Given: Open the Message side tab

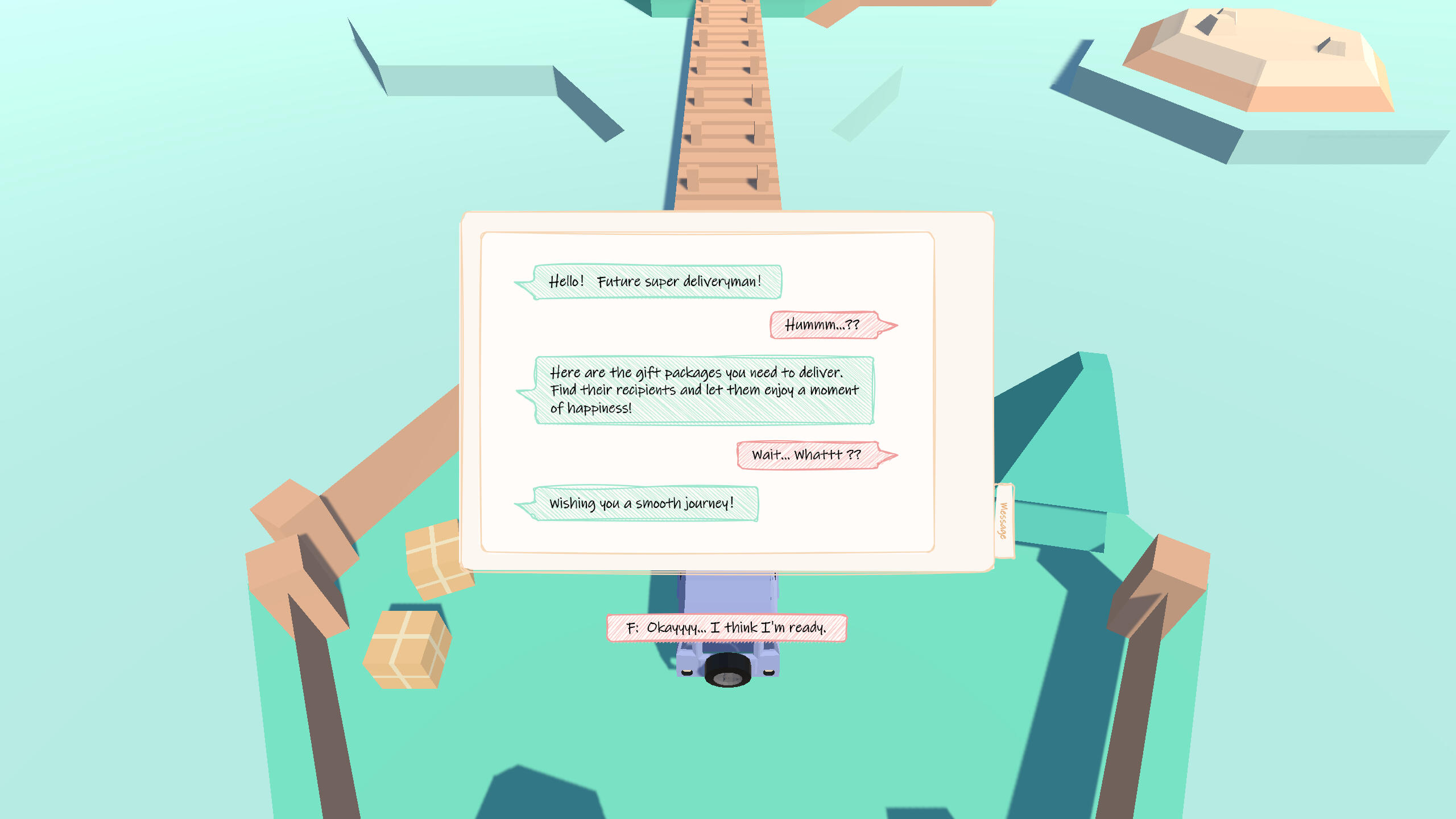Looking at the screenshot, I should tap(1004, 520).
